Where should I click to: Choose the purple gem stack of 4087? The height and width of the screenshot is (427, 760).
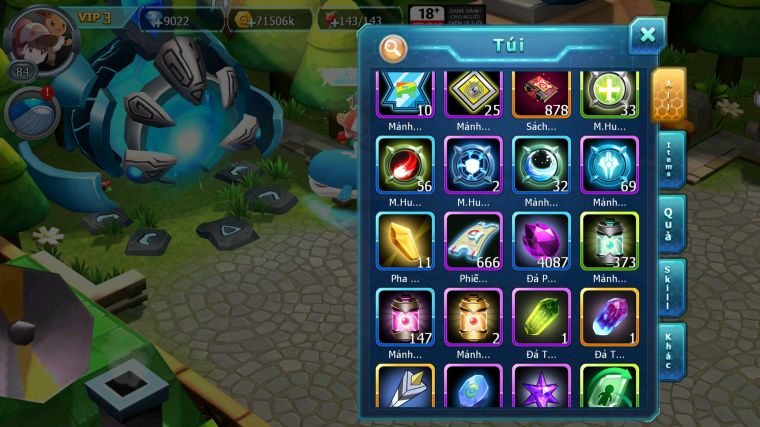click(x=541, y=241)
